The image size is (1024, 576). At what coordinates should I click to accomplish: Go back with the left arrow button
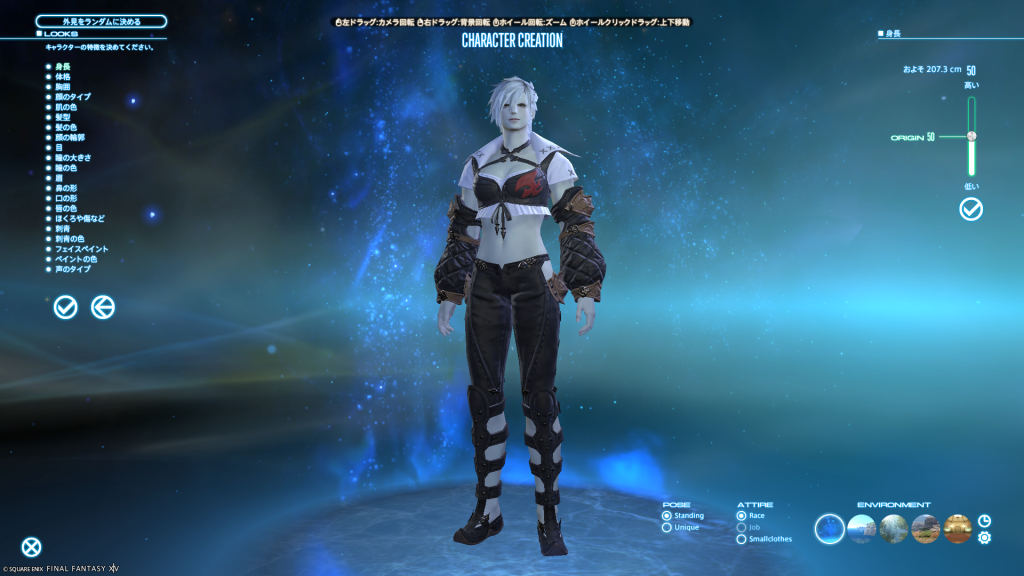tap(102, 307)
